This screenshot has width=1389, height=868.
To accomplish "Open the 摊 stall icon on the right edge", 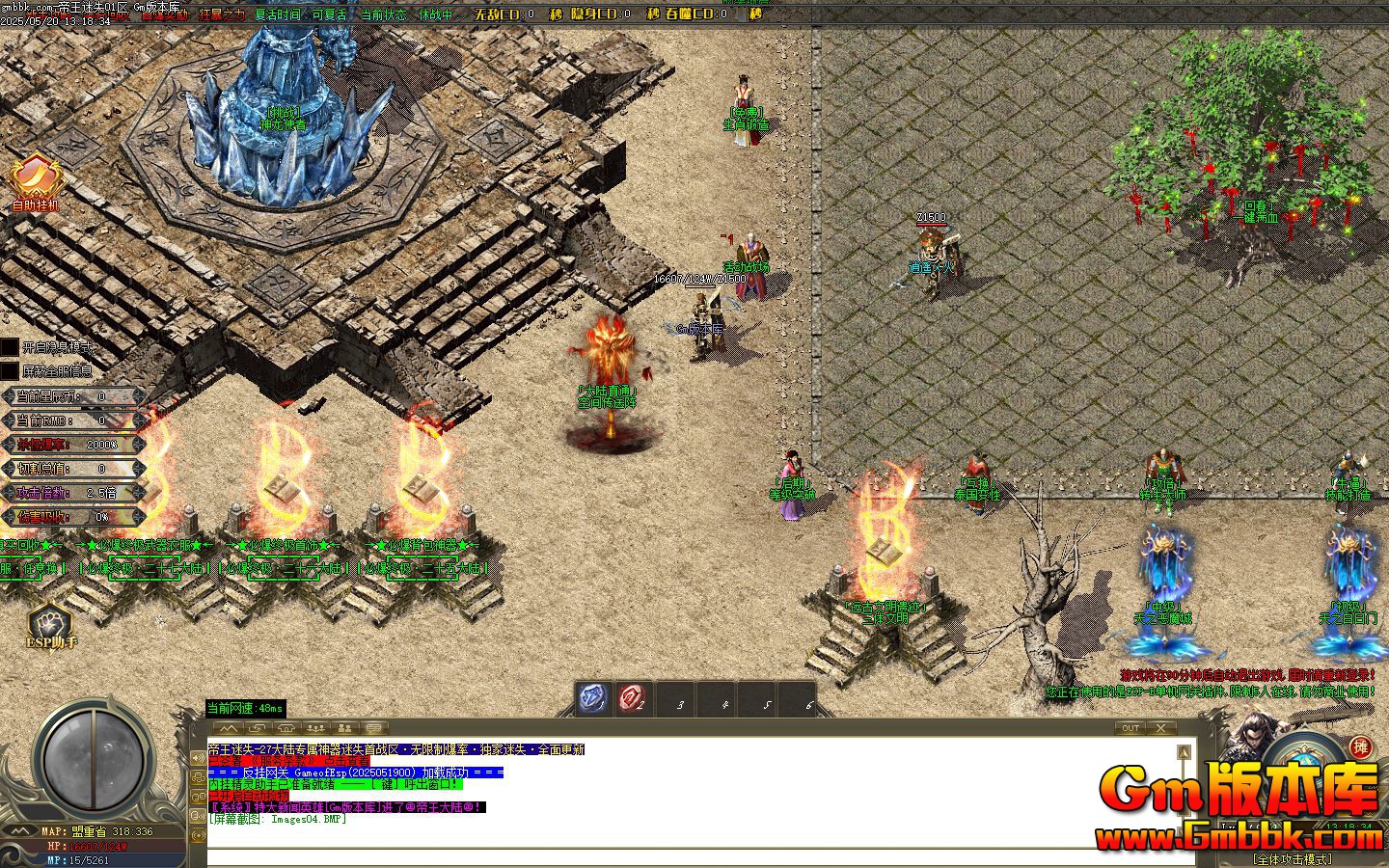I will pyautogui.click(x=1363, y=747).
